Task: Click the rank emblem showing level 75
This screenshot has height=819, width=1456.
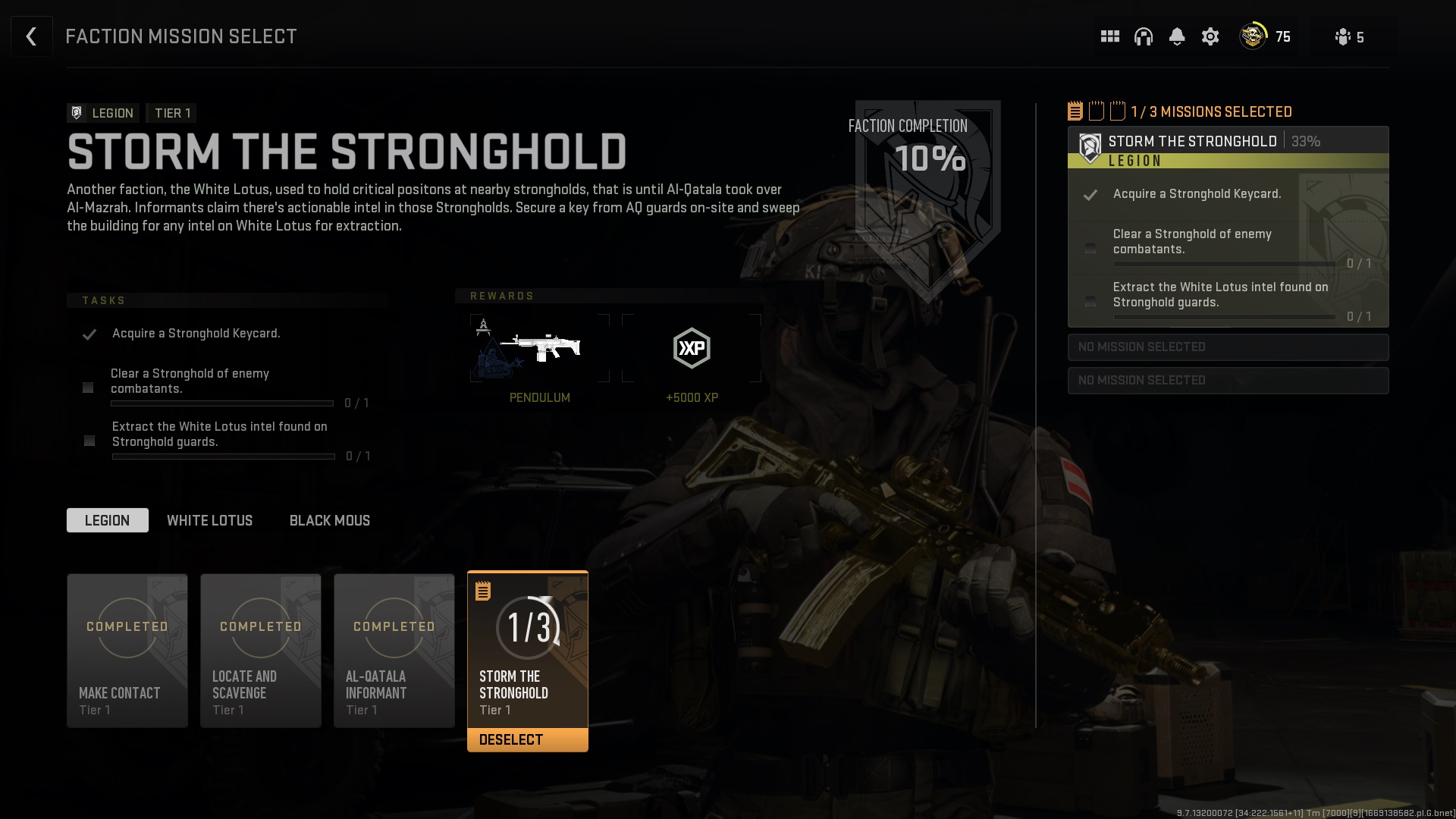Action: click(x=1253, y=36)
